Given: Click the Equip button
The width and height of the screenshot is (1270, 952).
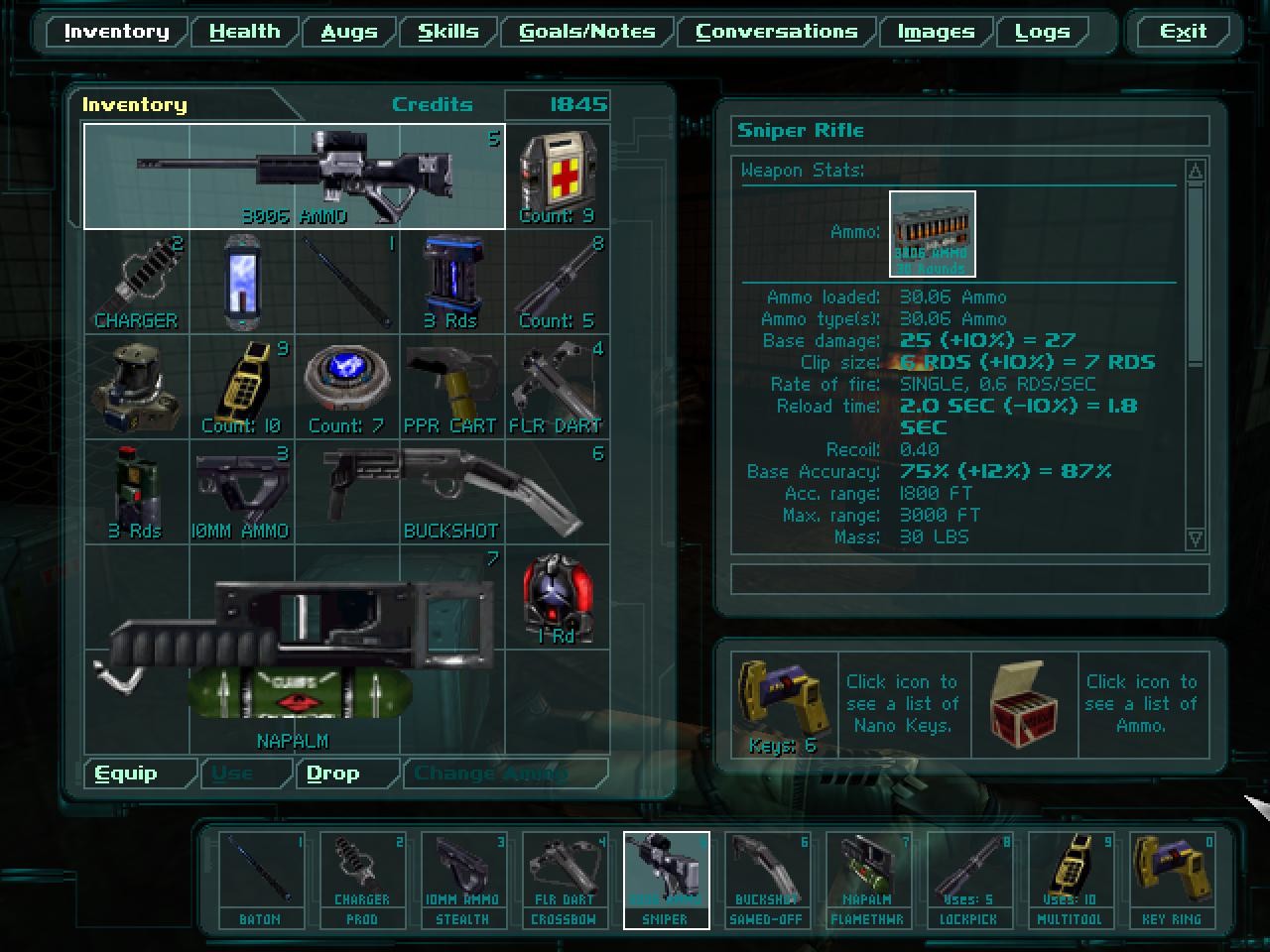Looking at the screenshot, I should [x=126, y=773].
